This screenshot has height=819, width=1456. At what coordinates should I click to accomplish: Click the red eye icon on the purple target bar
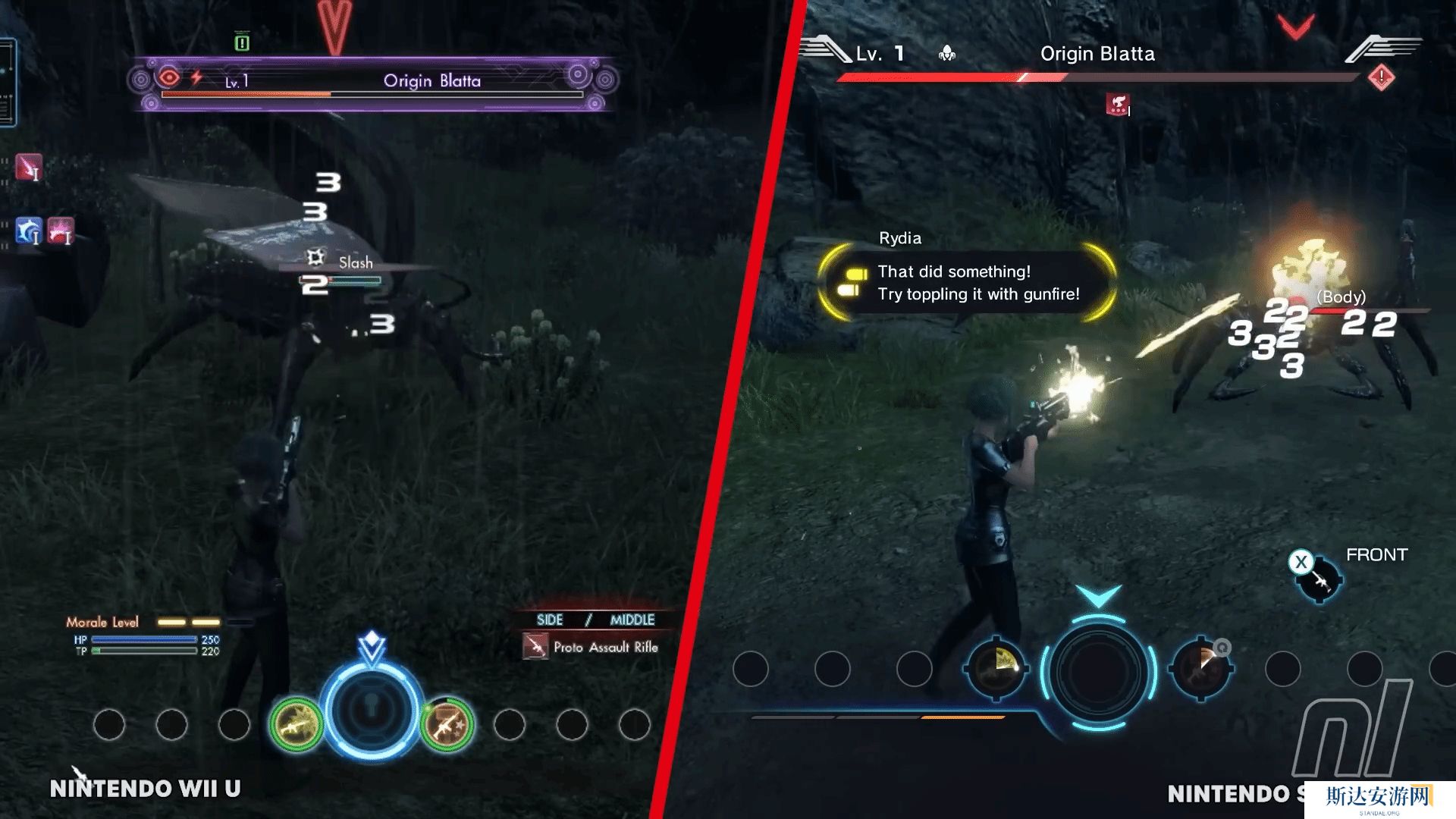[169, 77]
